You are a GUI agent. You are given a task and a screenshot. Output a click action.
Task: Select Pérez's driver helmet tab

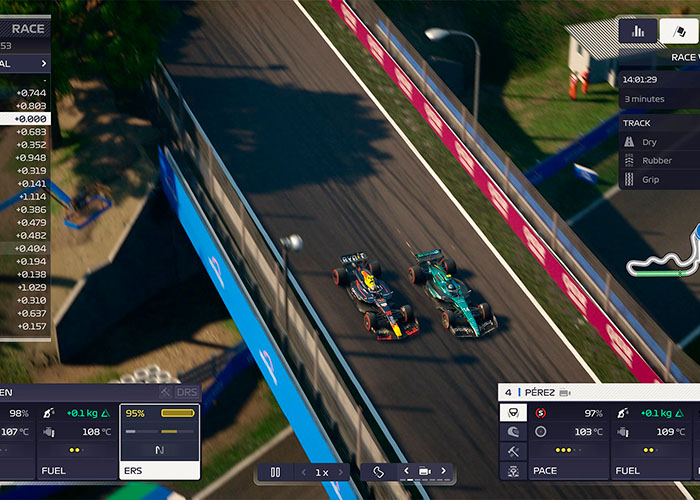point(513,432)
